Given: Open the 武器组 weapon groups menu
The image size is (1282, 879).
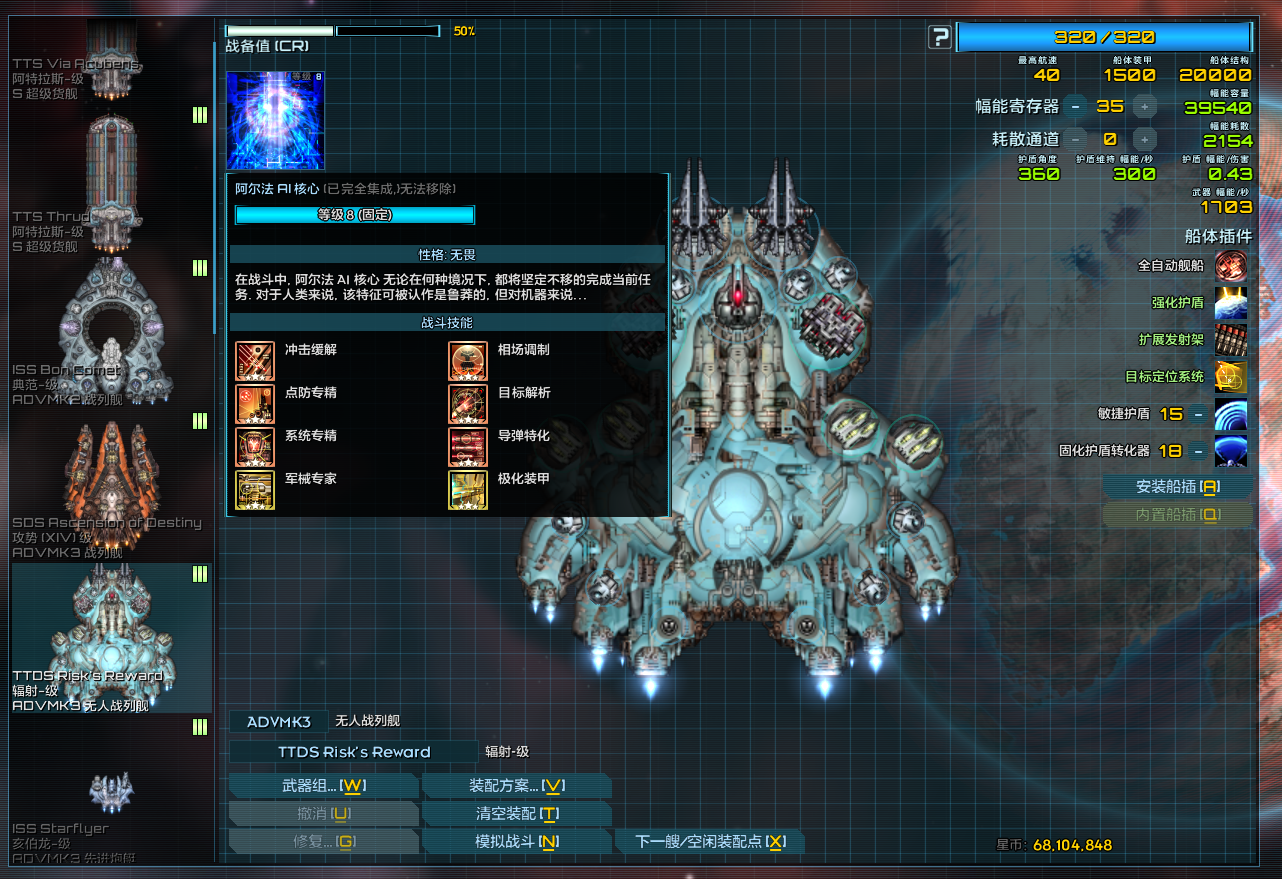Looking at the screenshot, I should tap(323, 786).
